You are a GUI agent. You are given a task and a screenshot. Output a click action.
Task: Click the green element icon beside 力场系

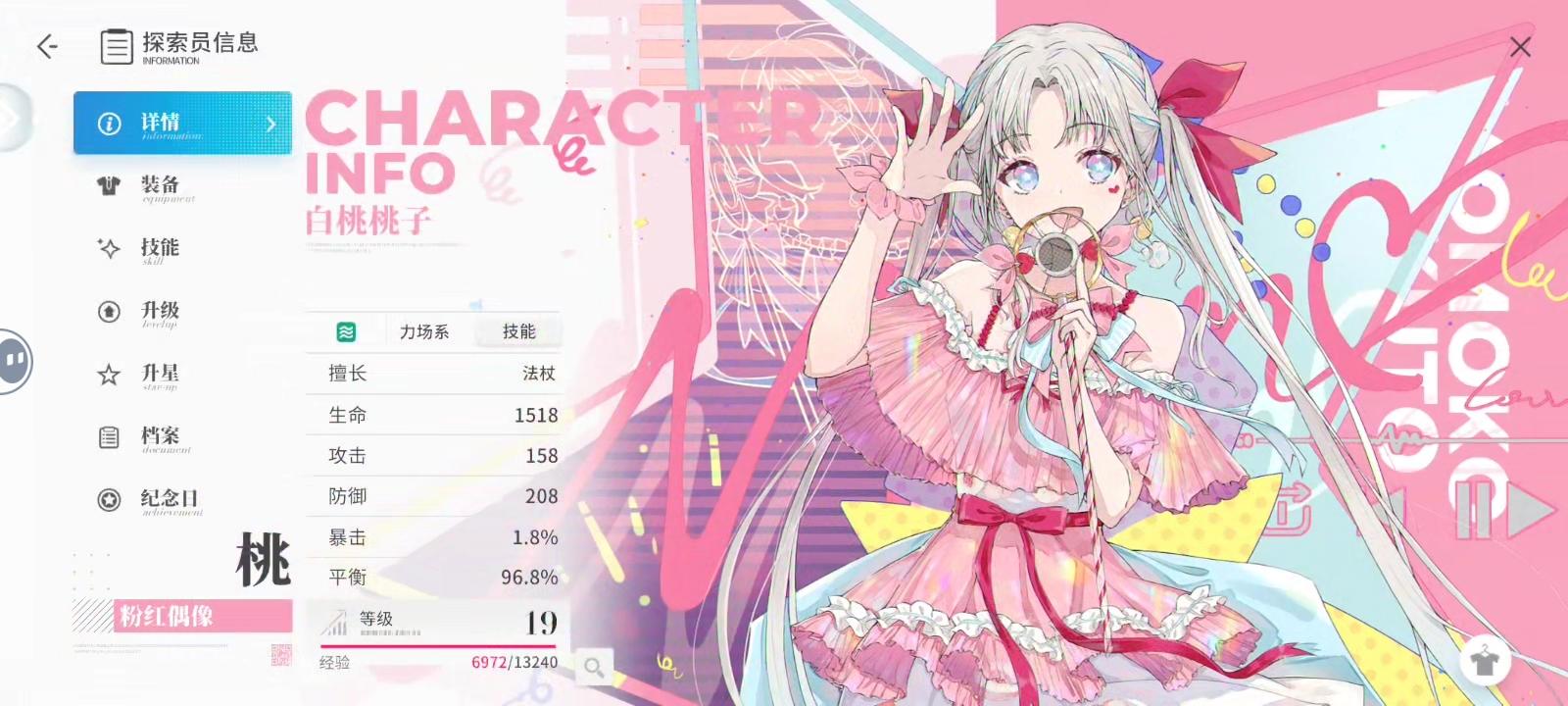(x=346, y=332)
